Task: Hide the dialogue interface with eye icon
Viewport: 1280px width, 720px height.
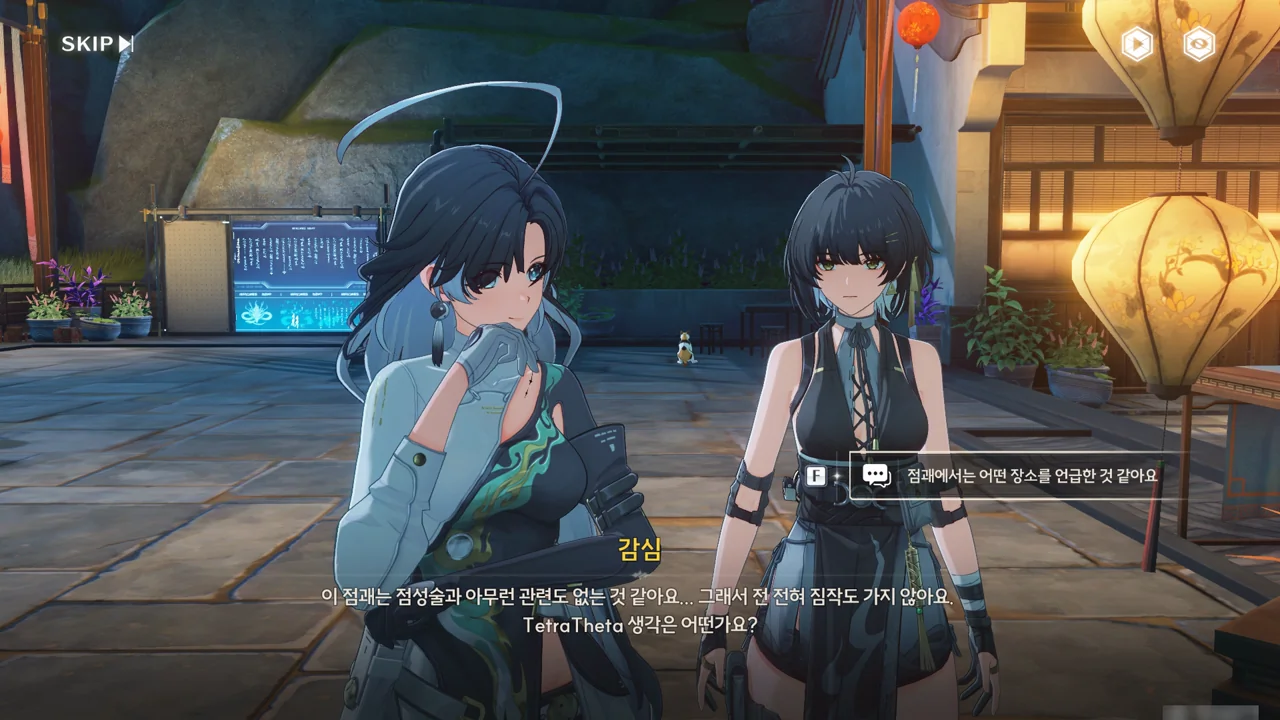Action: (1199, 44)
